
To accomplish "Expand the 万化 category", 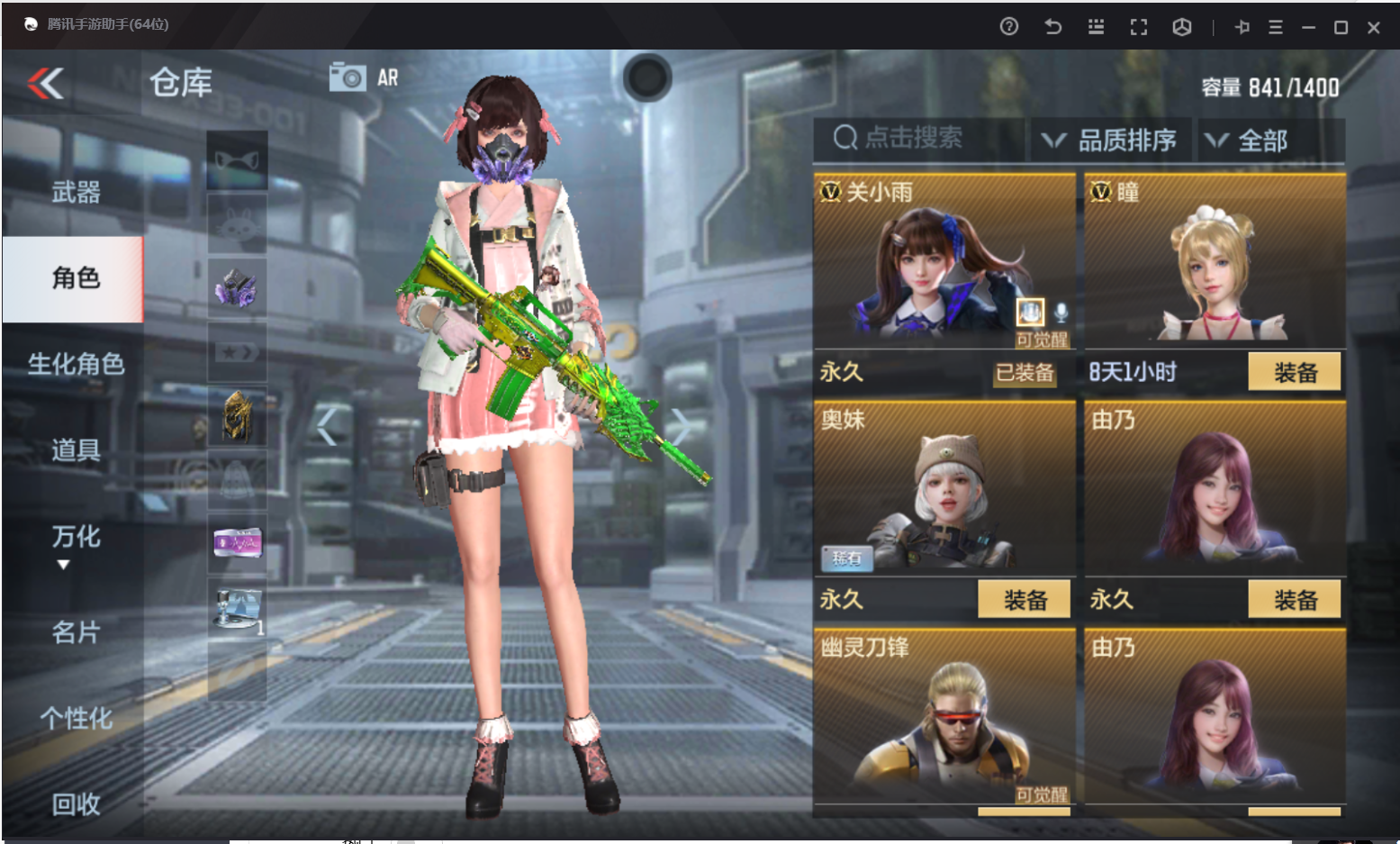I will (x=76, y=538).
